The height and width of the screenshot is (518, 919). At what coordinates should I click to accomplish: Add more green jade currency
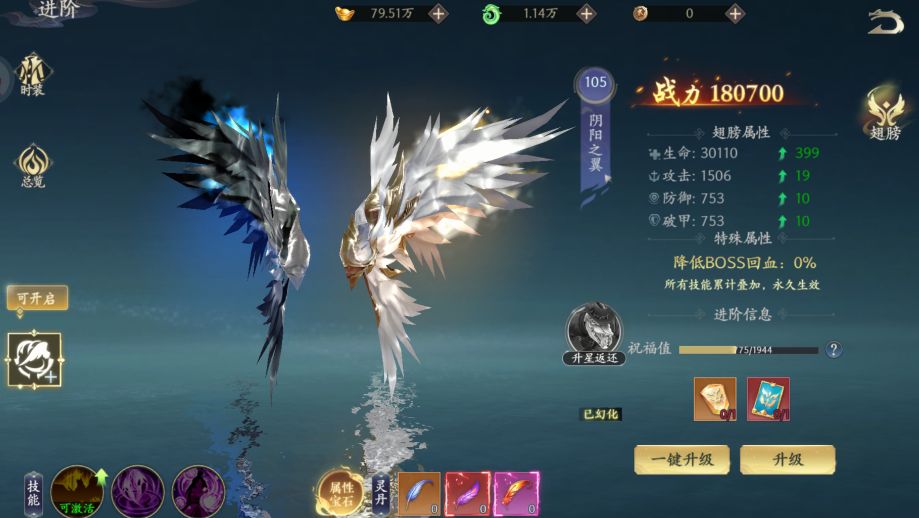pyautogui.click(x=587, y=14)
